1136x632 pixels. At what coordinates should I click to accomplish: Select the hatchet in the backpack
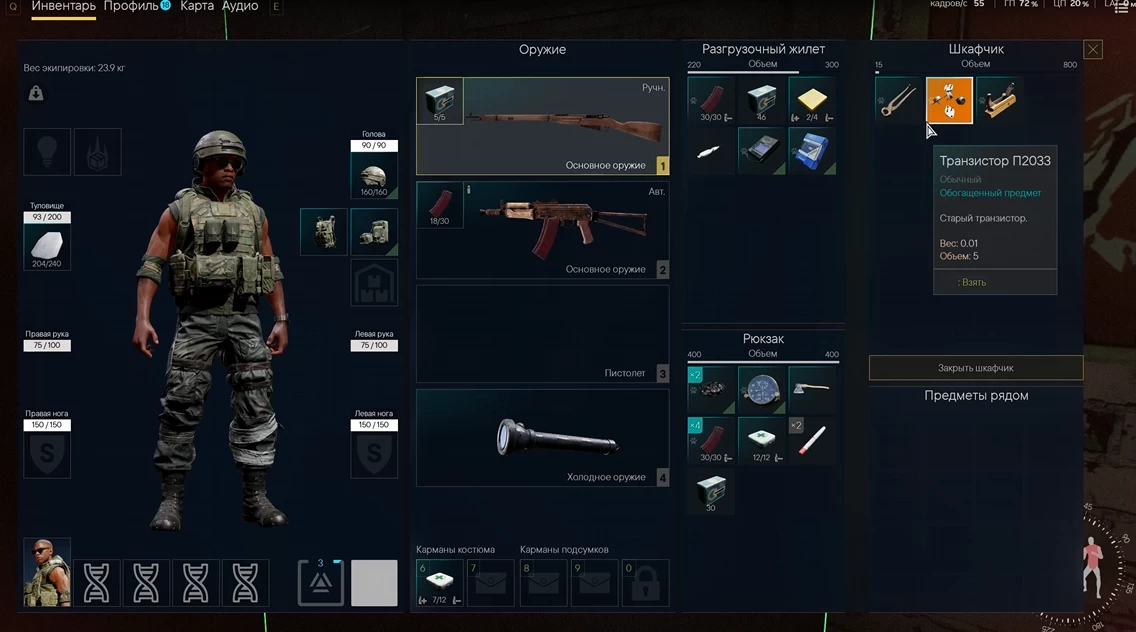click(812, 389)
